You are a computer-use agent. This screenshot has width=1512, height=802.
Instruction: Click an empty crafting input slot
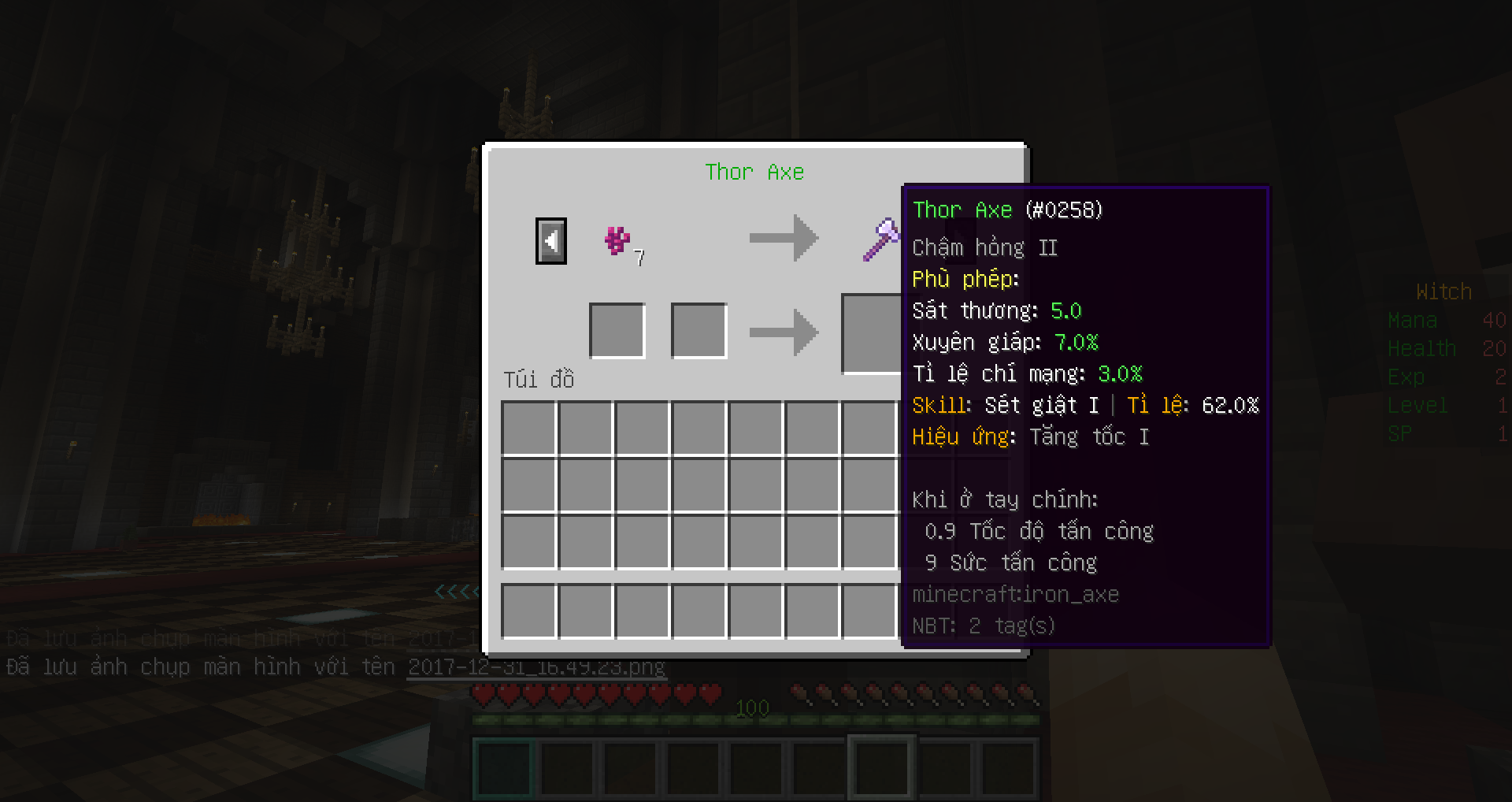617,329
